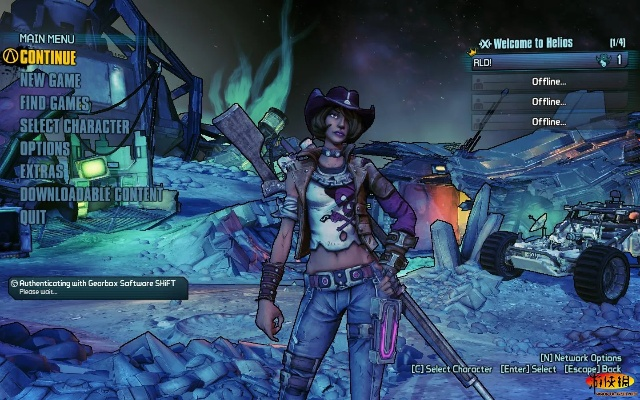This screenshot has width=640, height=400.
Task: Select Continue in the main menu
Action: [x=48, y=57]
